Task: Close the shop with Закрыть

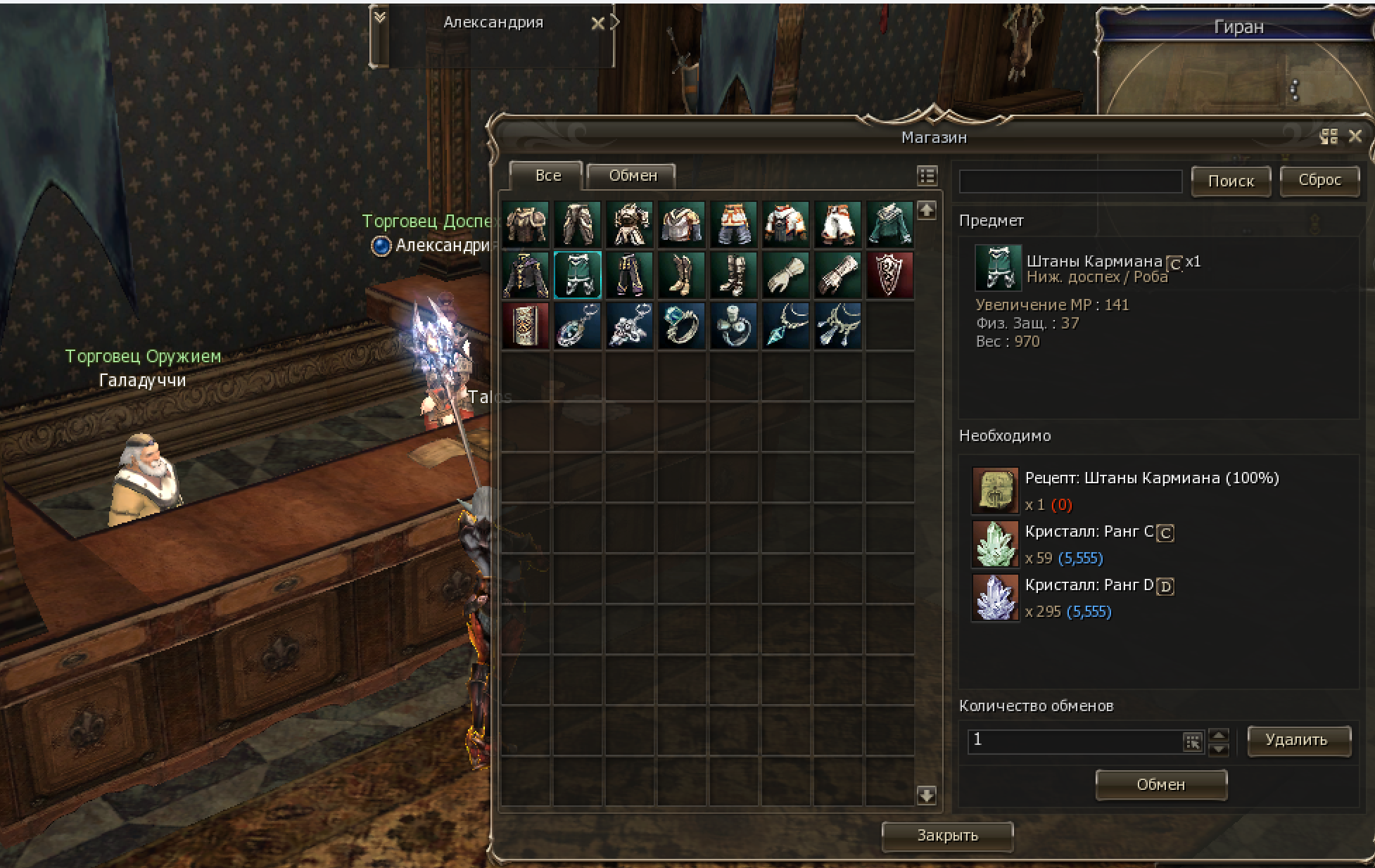Action: (x=947, y=836)
